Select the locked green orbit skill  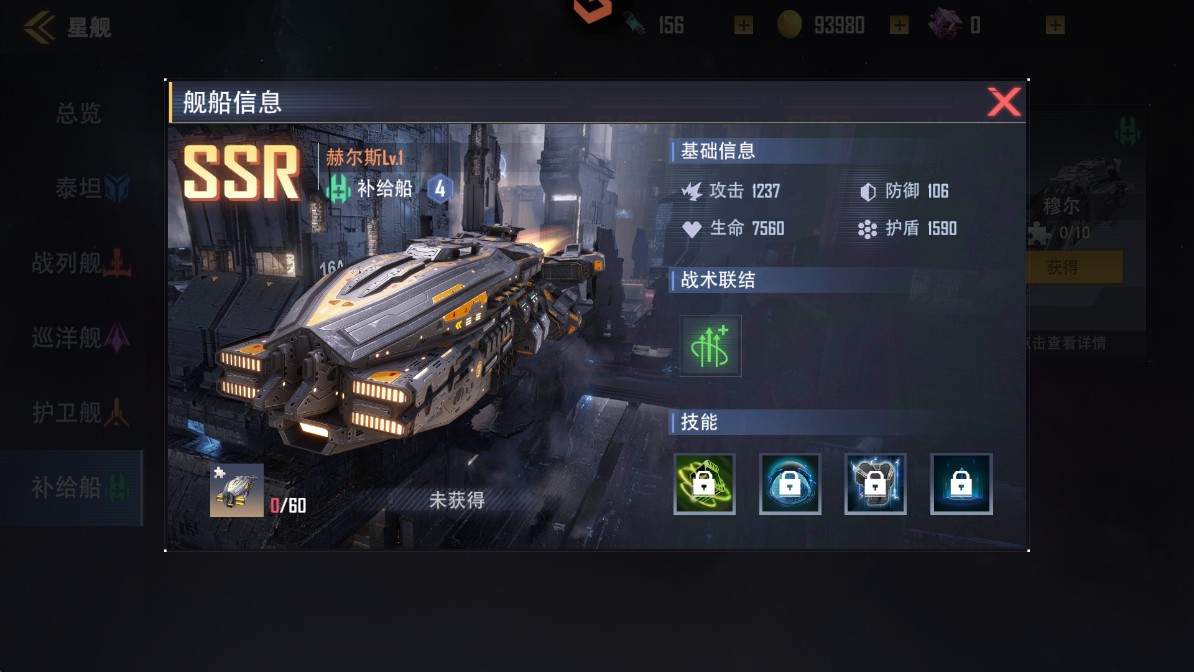point(704,484)
